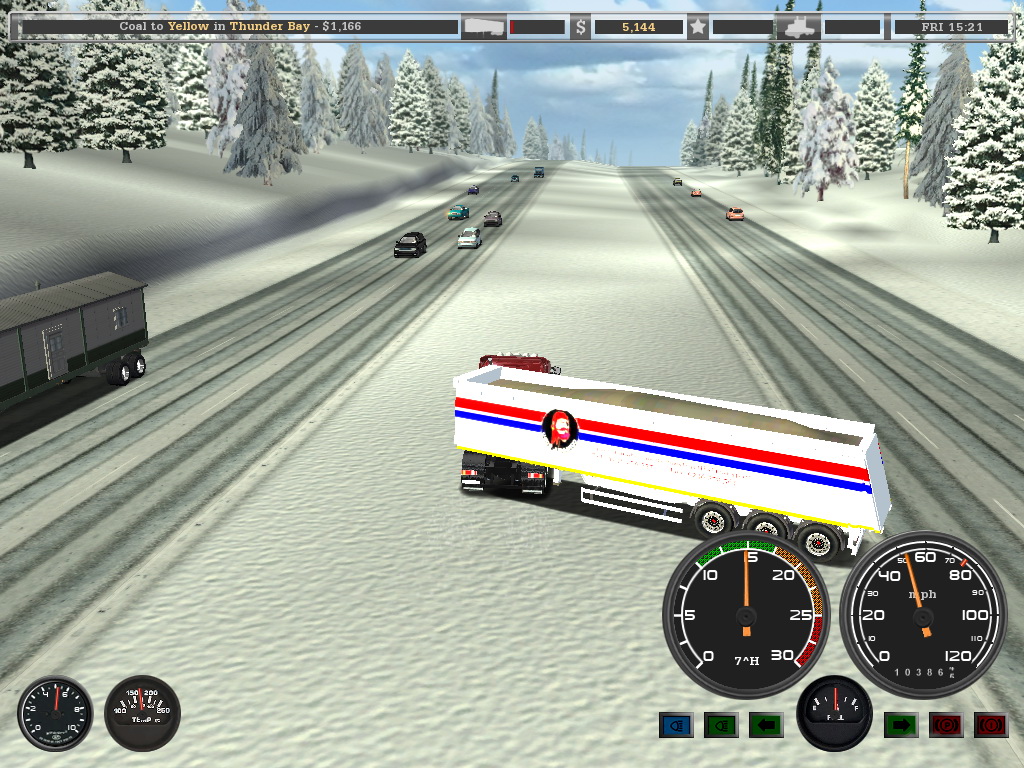Select the star rating icon

(x=697, y=27)
